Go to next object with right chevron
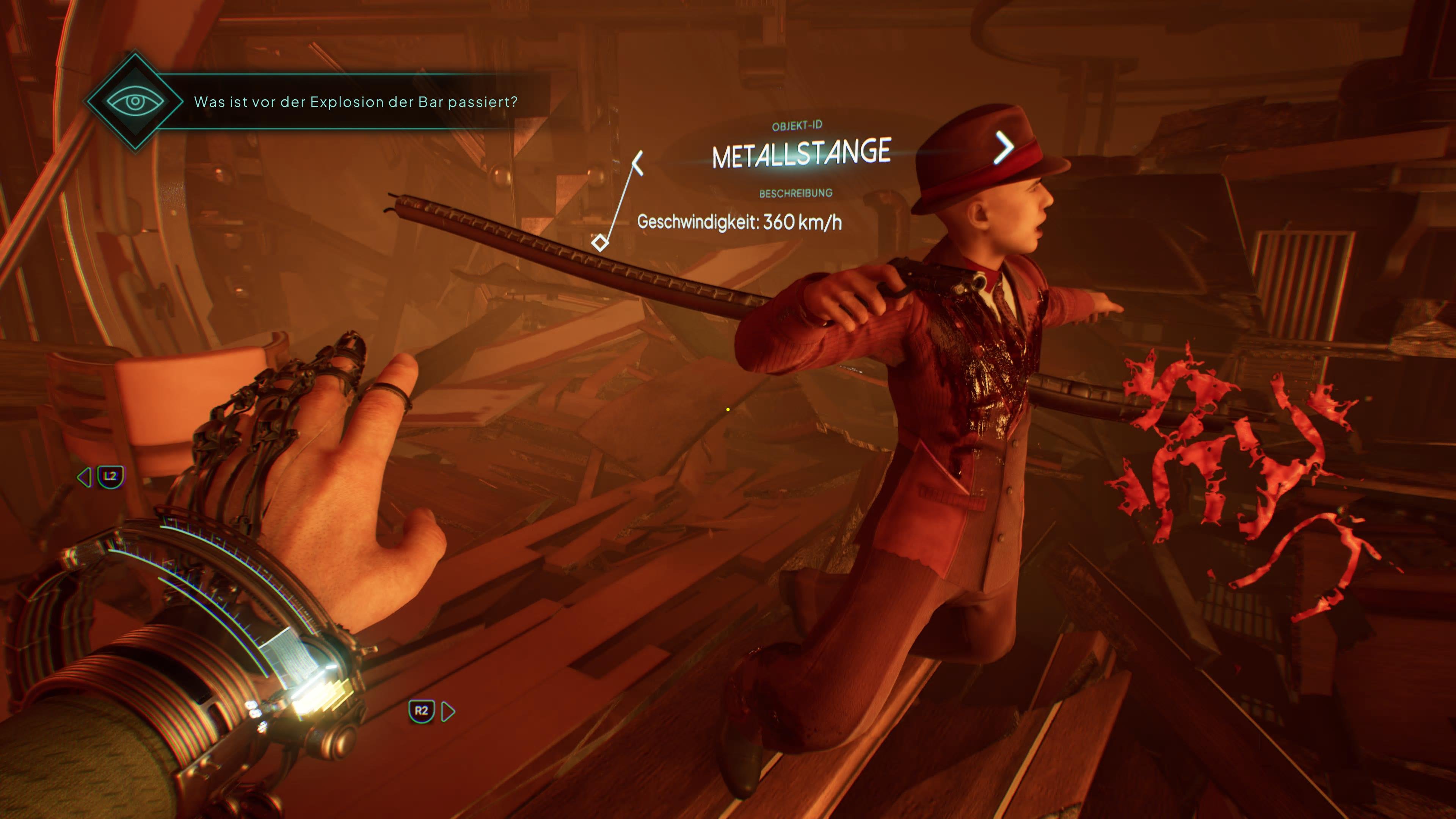 [1004, 148]
